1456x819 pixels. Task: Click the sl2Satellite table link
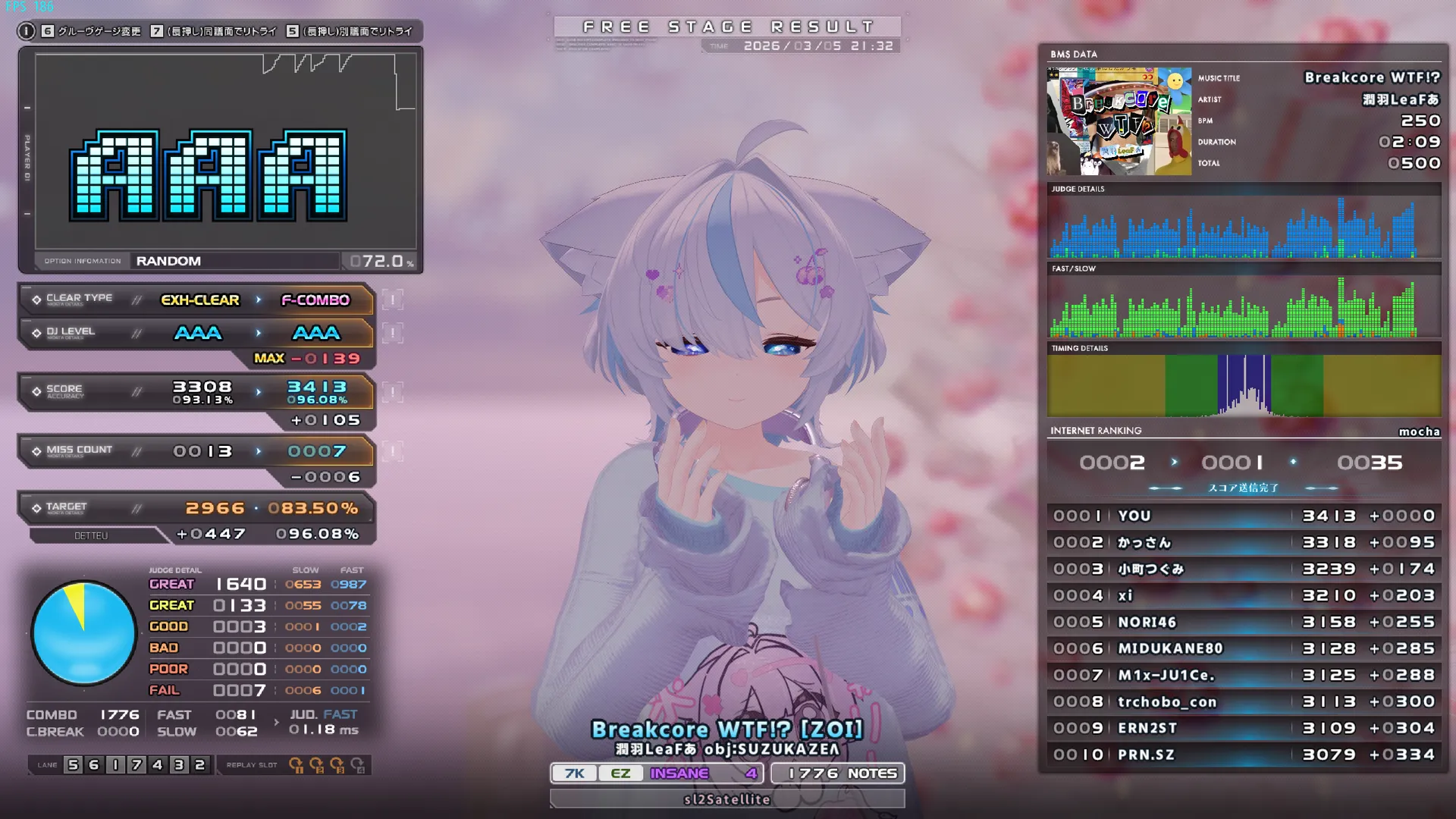(x=726, y=799)
